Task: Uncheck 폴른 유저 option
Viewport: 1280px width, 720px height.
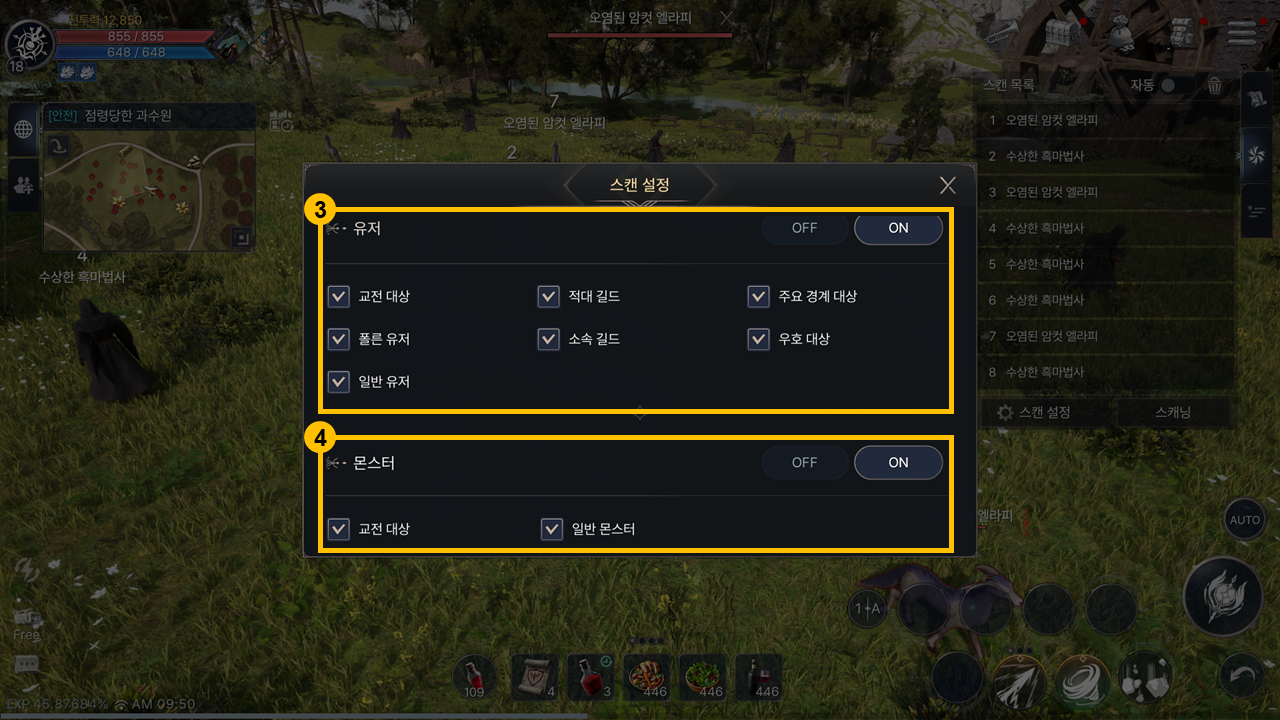Action: tap(339, 339)
